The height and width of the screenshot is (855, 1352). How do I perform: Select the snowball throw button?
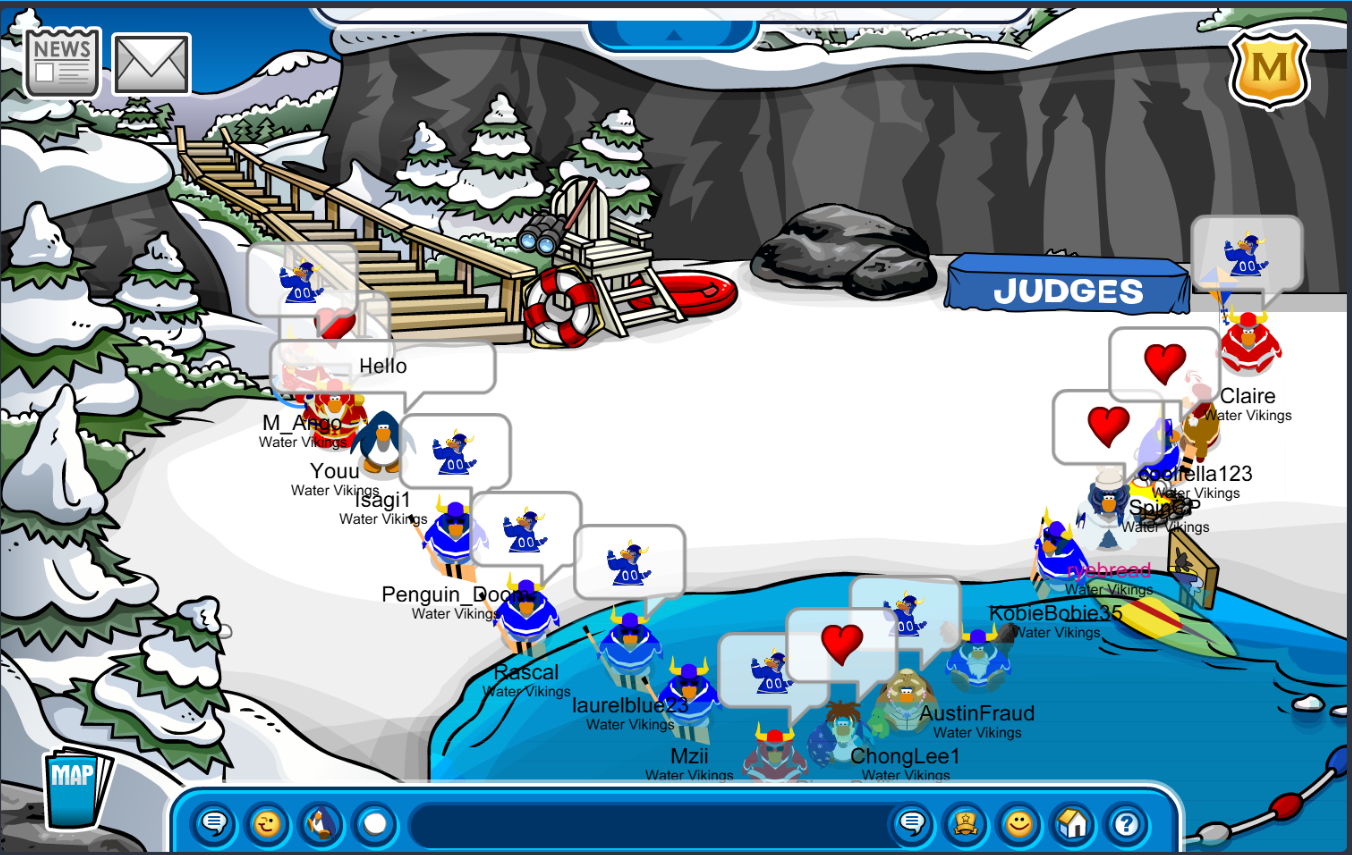[x=375, y=824]
